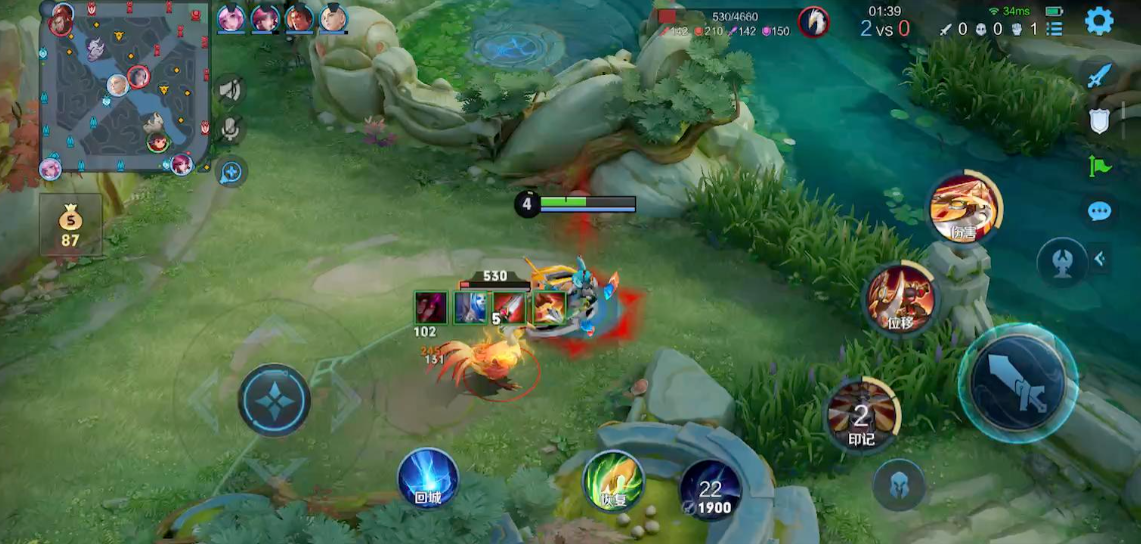
Task: Send the blue sword attack signal
Action: pos(1099,75)
